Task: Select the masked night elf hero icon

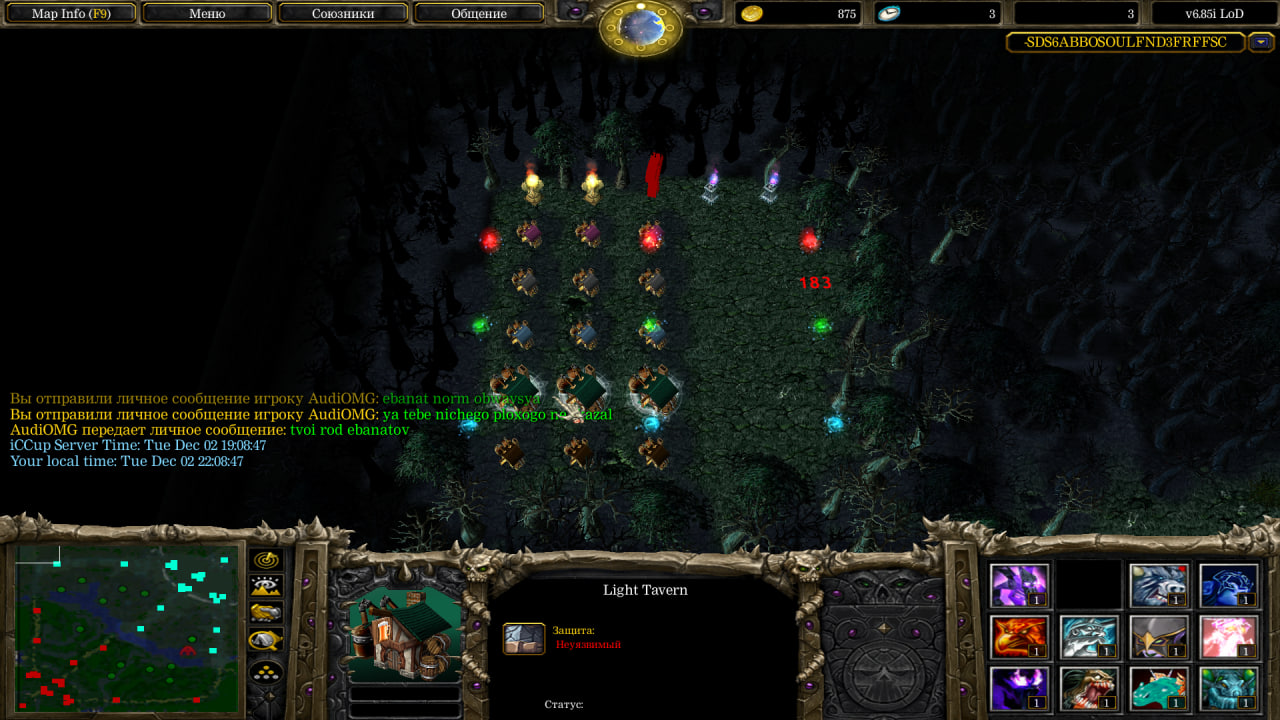Action: point(1160,637)
